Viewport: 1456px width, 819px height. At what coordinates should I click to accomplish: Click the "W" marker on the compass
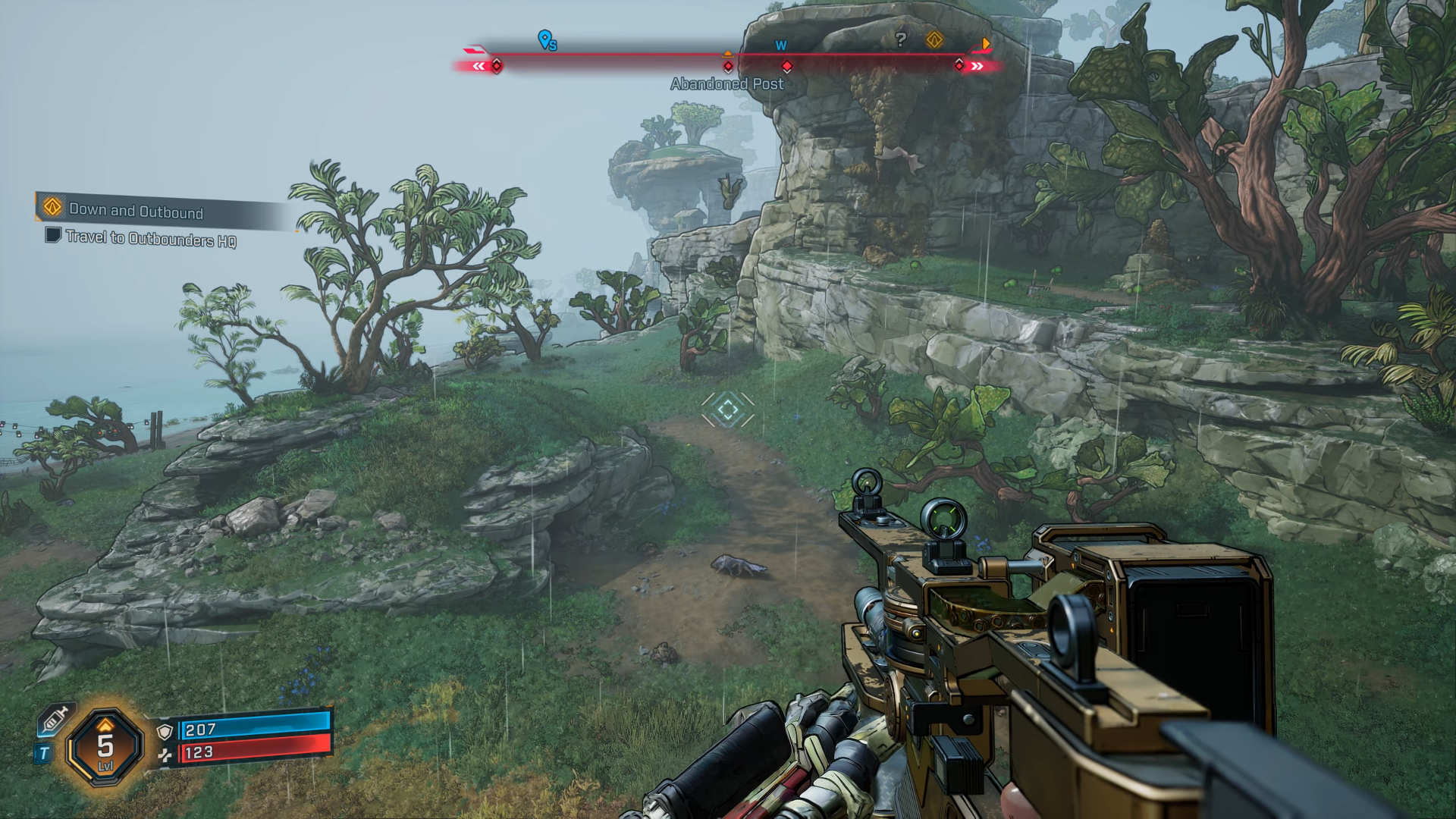pos(782,45)
